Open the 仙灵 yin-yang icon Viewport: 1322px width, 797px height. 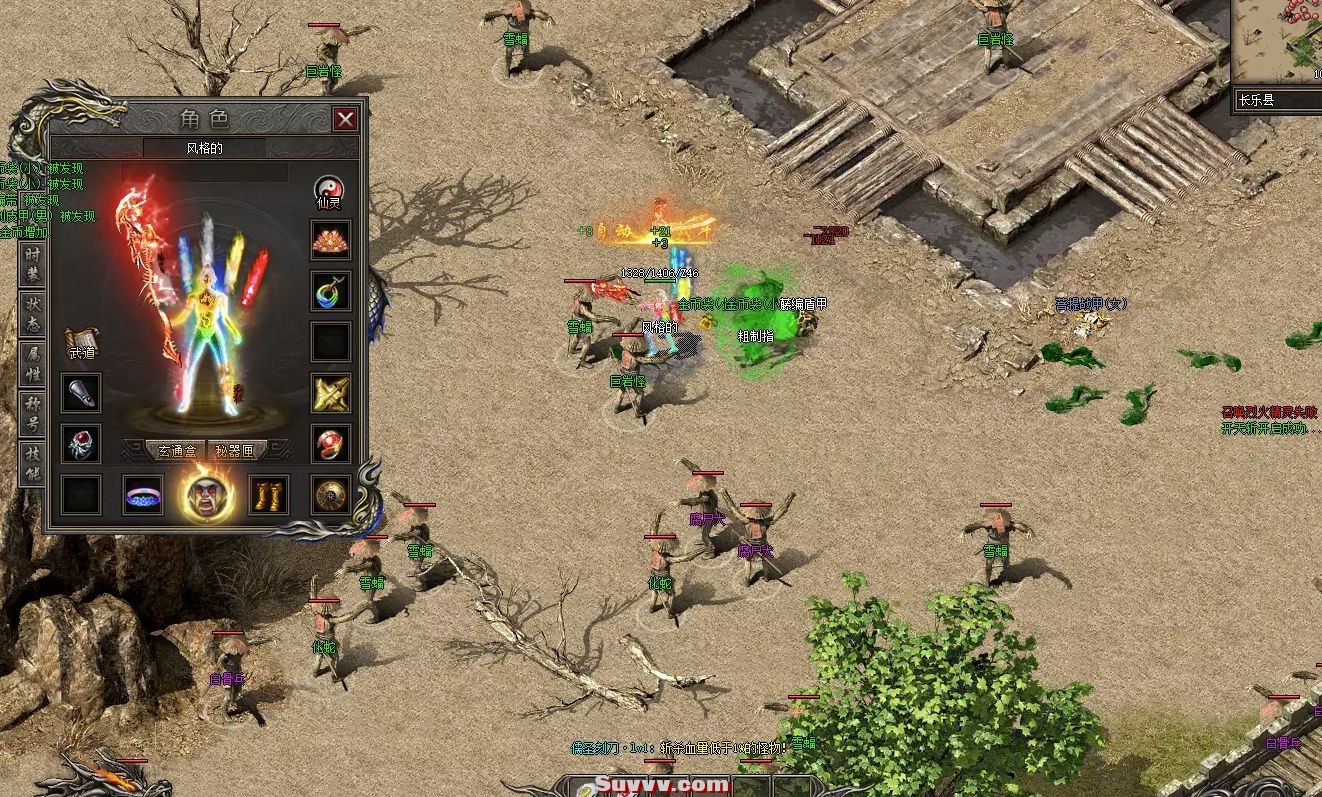coord(330,191)
